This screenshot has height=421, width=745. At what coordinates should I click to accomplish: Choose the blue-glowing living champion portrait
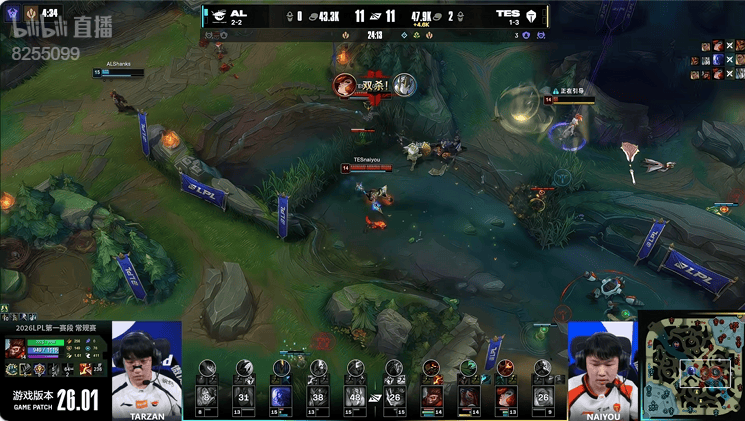click(281, 395)
